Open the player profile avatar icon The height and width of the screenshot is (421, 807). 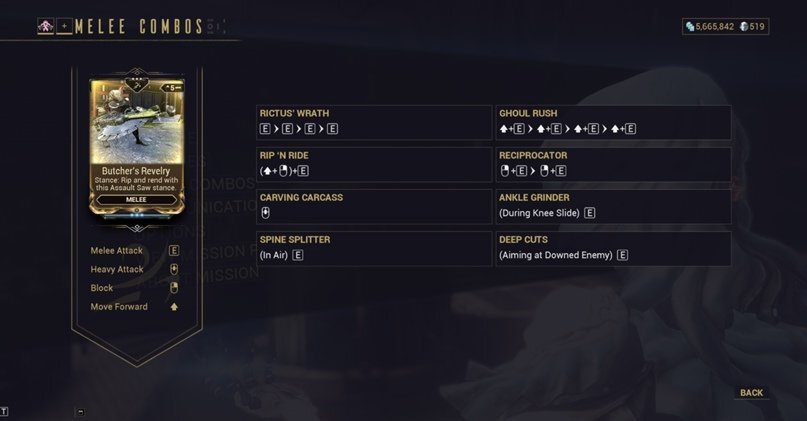[x=45, y=27]
